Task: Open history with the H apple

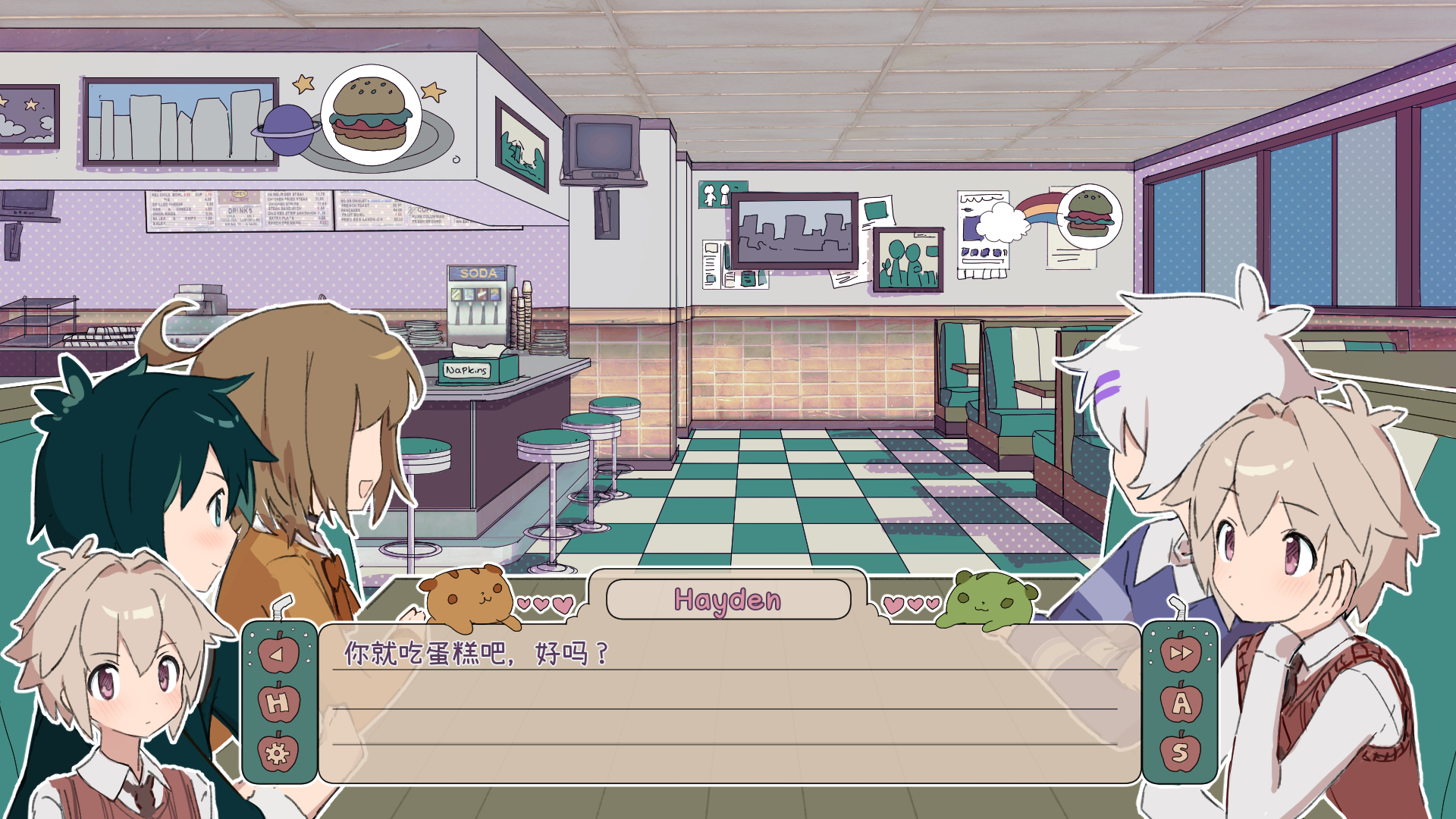Action: pos(278,703)
